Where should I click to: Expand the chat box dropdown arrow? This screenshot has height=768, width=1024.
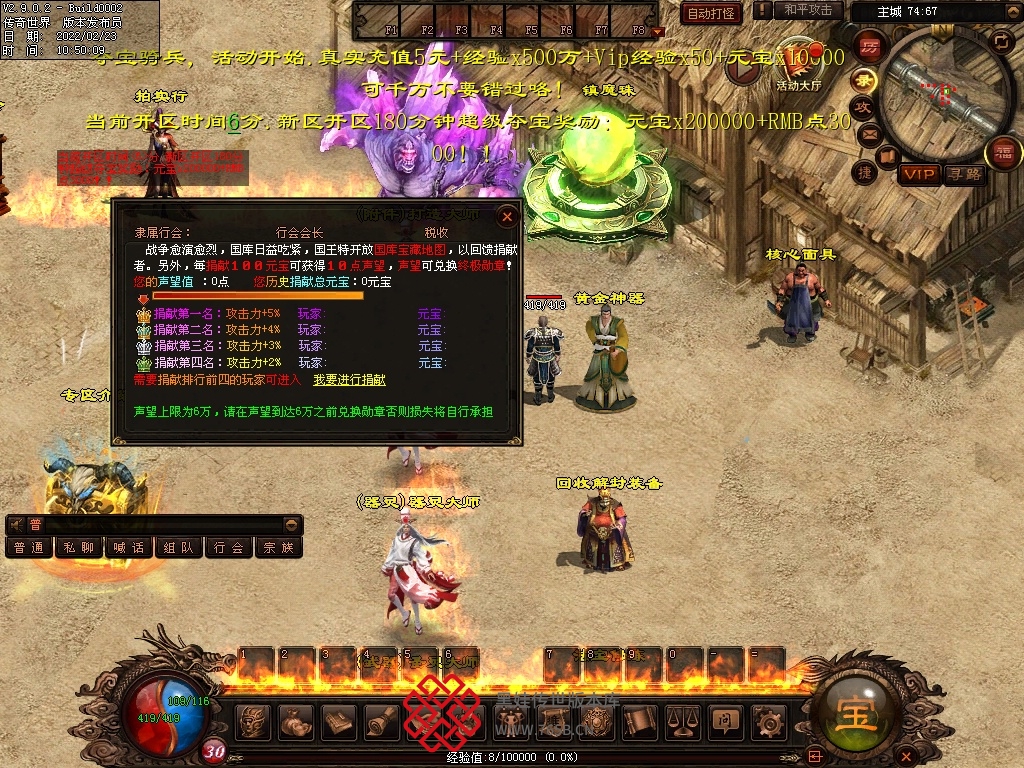pyautogui.click(x=291, y=525)
